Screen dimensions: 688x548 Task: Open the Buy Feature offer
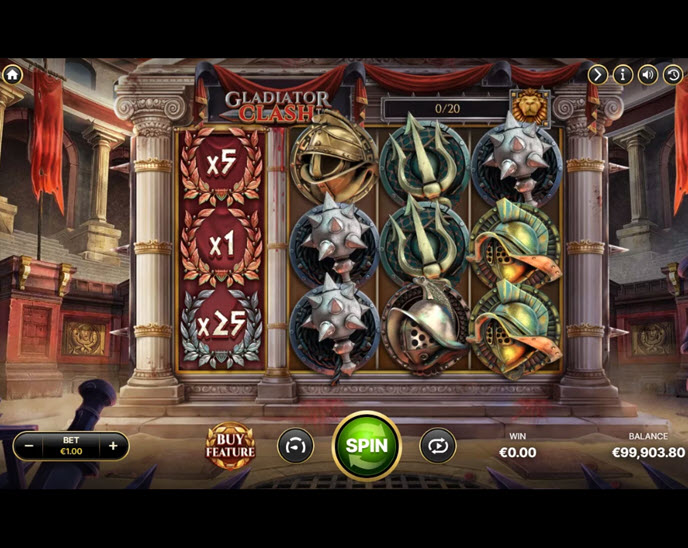[230, 445]
